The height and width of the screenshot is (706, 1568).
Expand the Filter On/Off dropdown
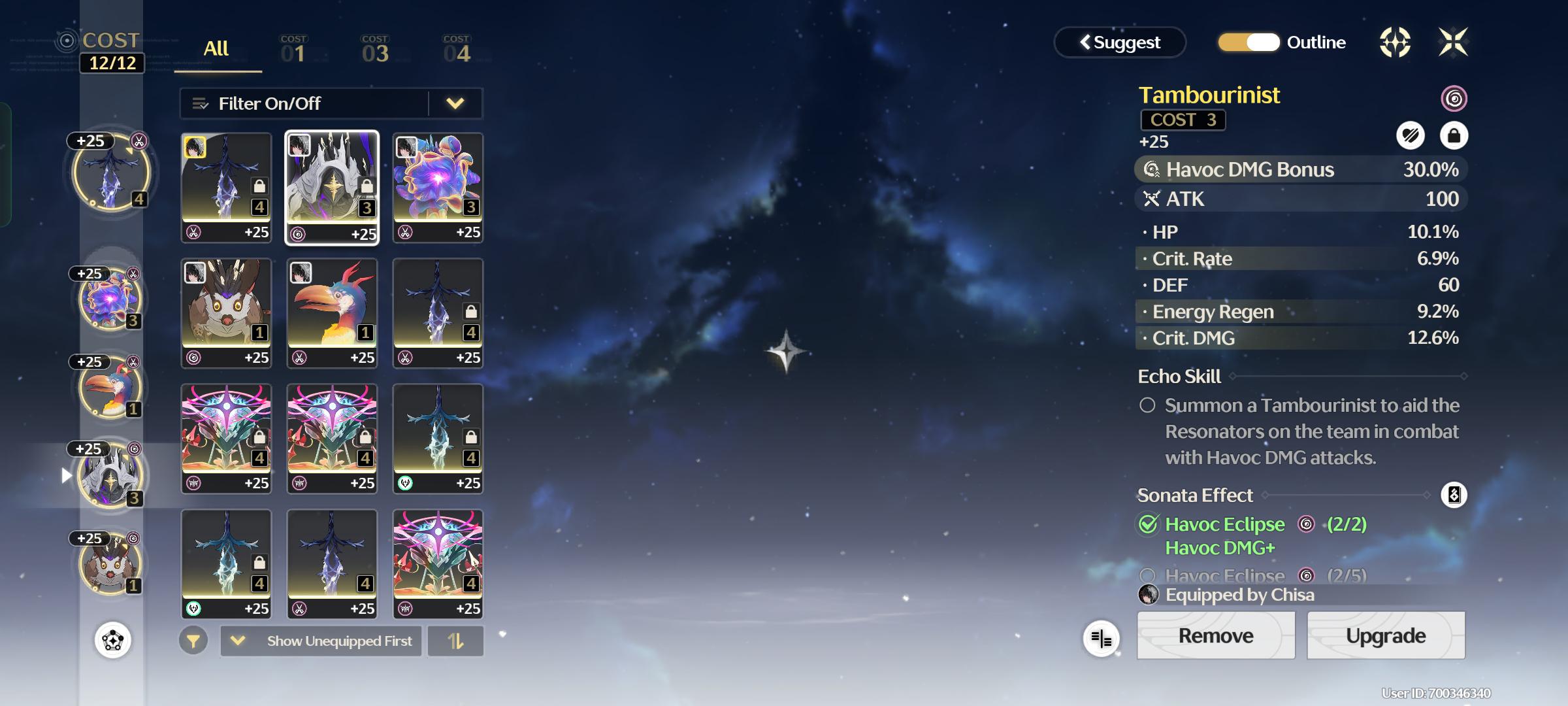[x=455, y=103]
